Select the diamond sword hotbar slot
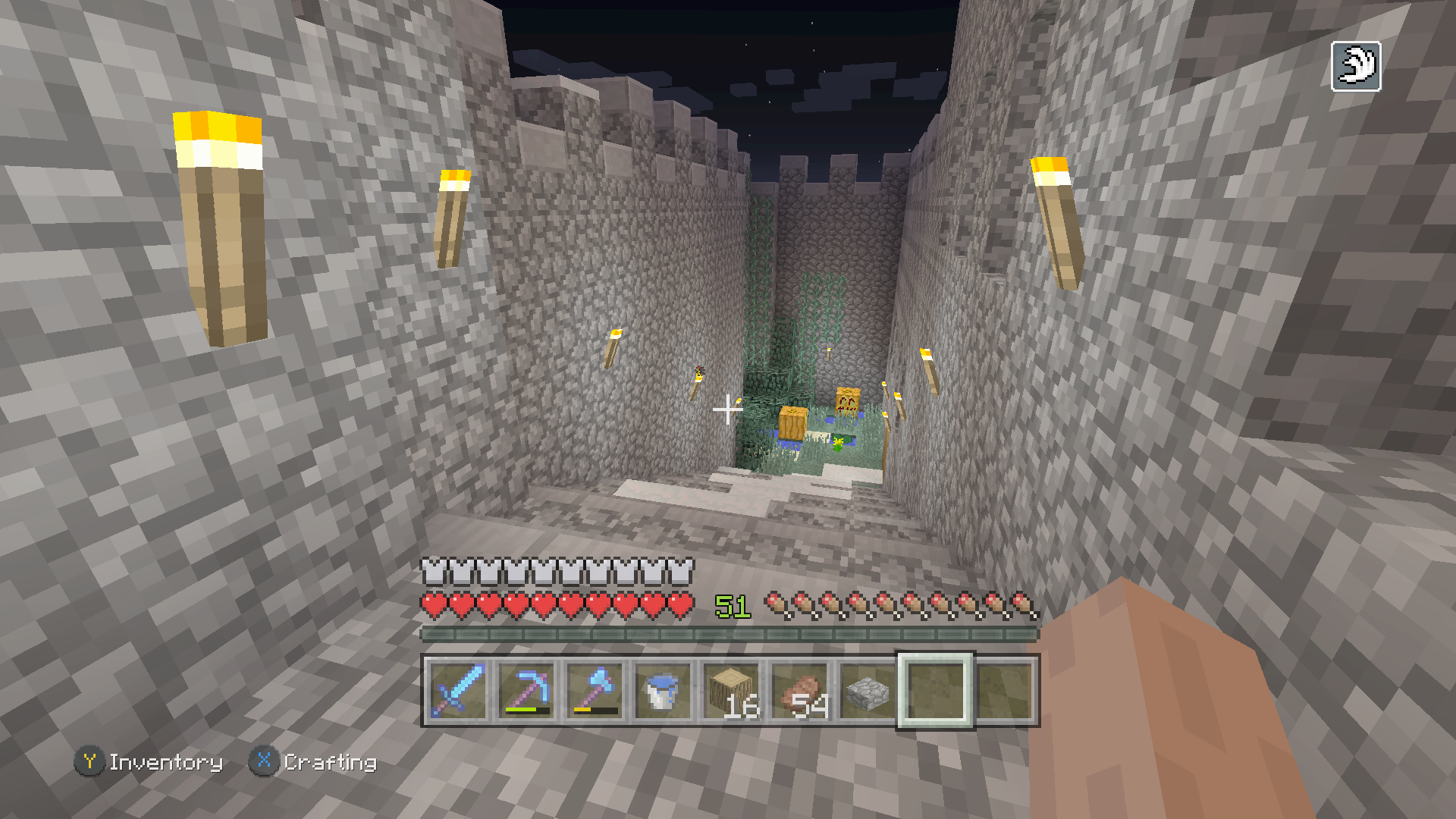 point(457,691)
